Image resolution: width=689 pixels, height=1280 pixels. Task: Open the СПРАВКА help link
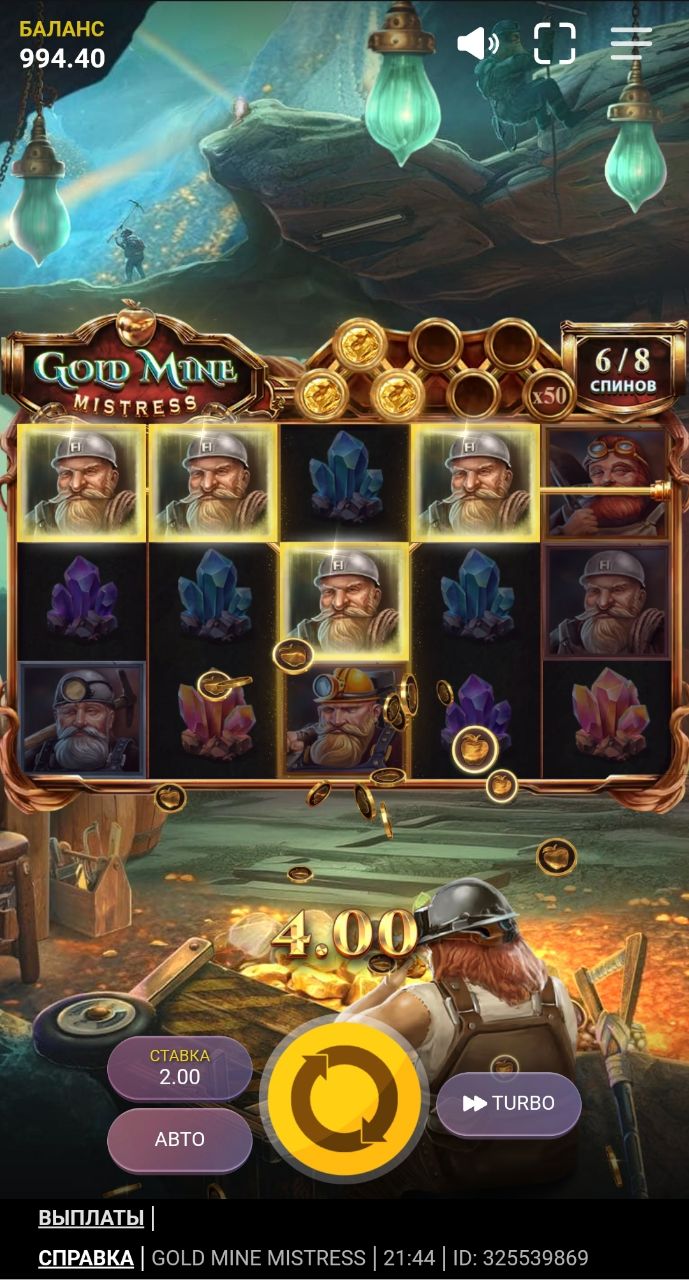coord(86,1257)
